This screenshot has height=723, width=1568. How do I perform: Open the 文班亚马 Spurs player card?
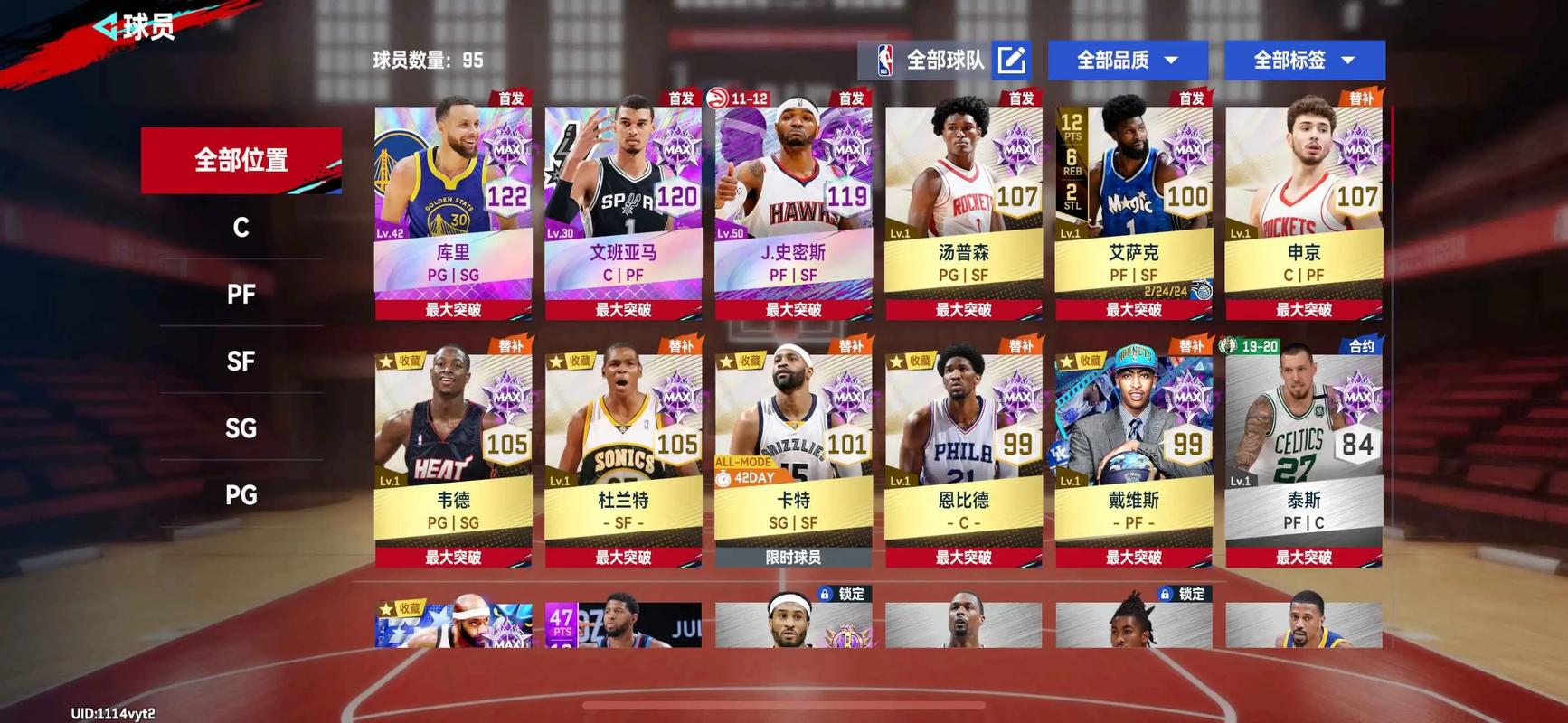(623, 208)
